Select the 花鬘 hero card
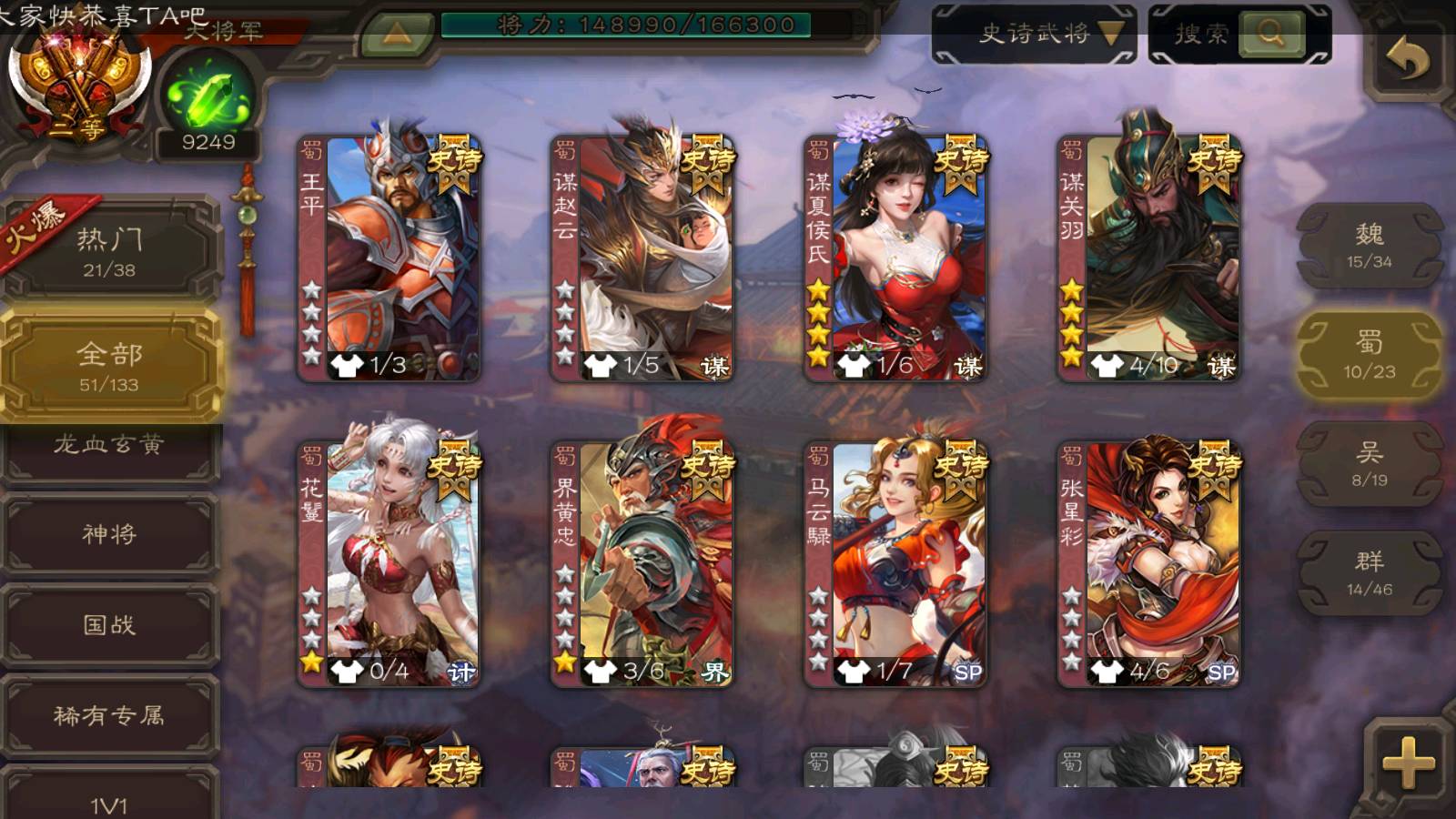Viewport: 1456px width, 819px height. click(x=389, y=563)
